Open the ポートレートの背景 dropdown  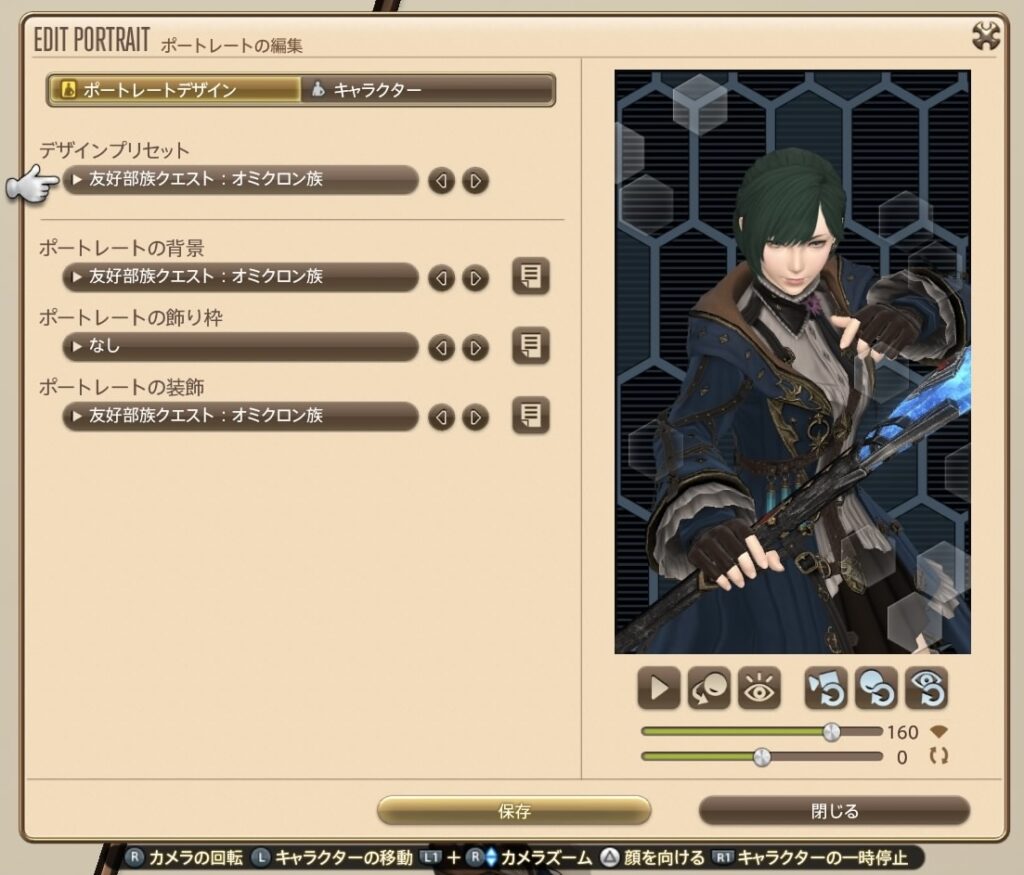click(240, 277)
